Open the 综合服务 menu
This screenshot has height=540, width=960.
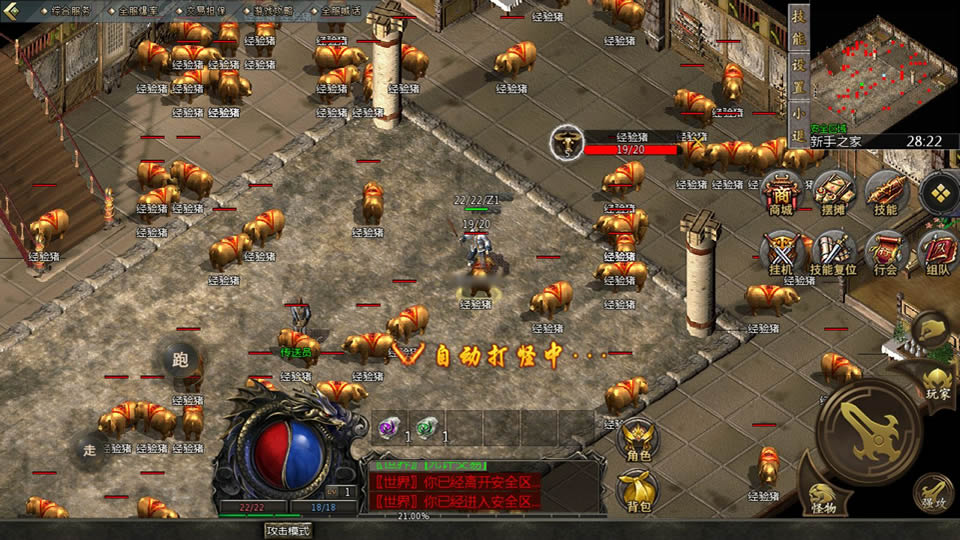69,9
